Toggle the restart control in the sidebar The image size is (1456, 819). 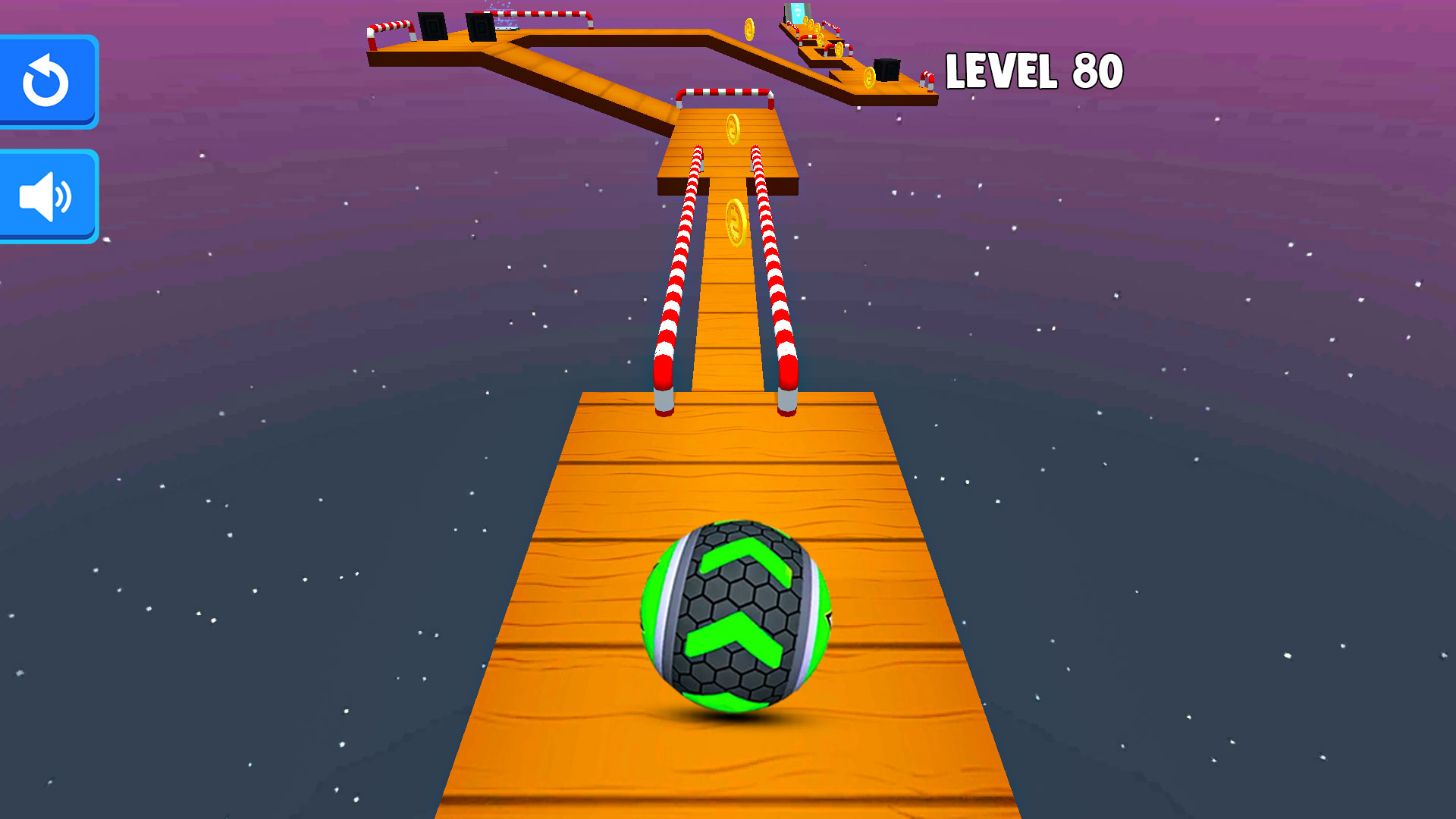click(x=47, y=82)
